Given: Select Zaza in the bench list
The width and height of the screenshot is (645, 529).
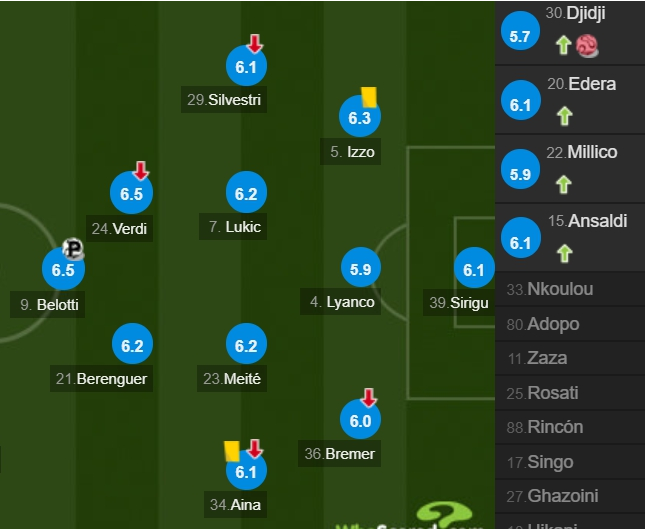Looking at the screenshot, I should pyautogui.click(x=550, y=358).
